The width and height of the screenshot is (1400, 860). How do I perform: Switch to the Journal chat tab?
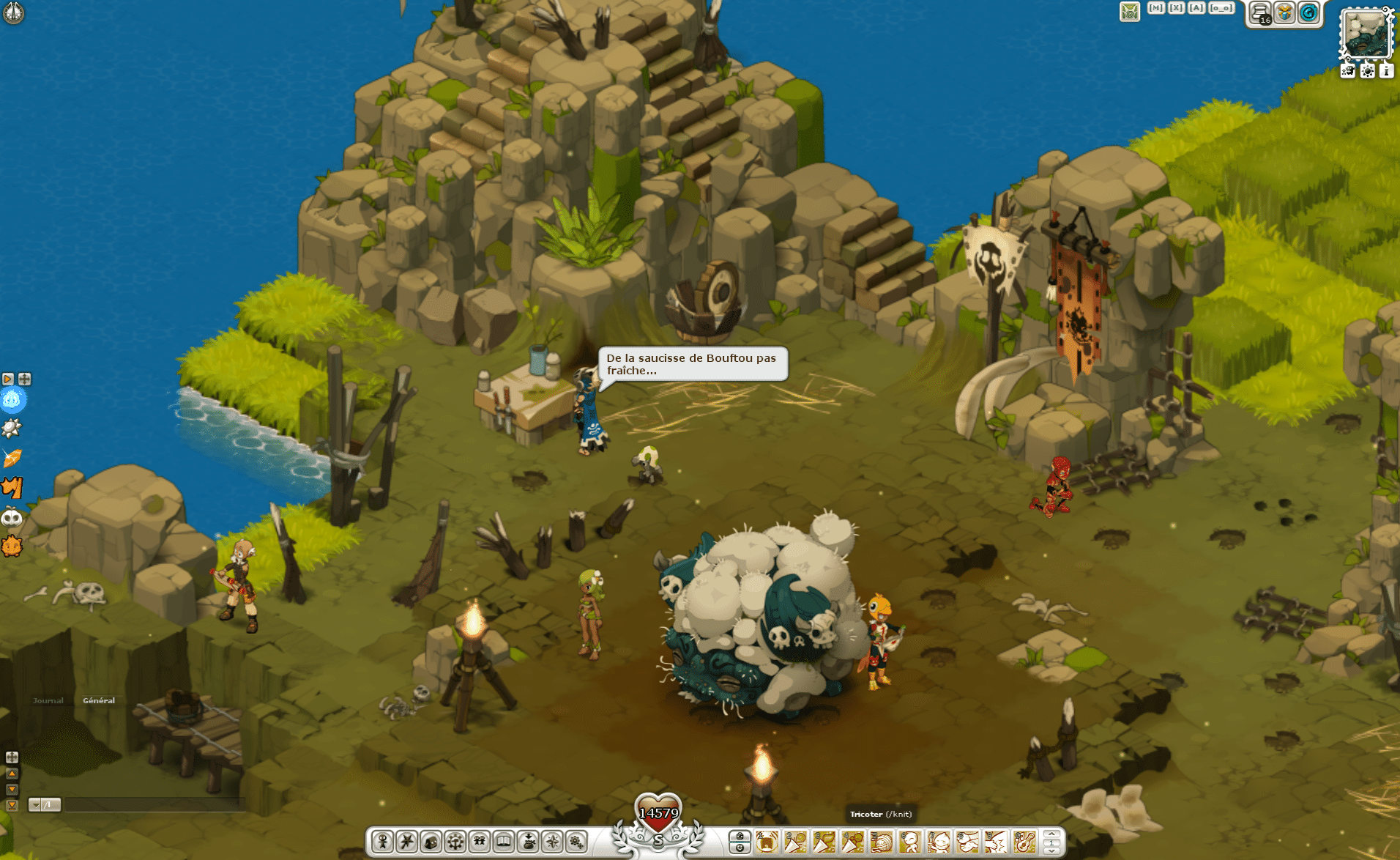48,701
